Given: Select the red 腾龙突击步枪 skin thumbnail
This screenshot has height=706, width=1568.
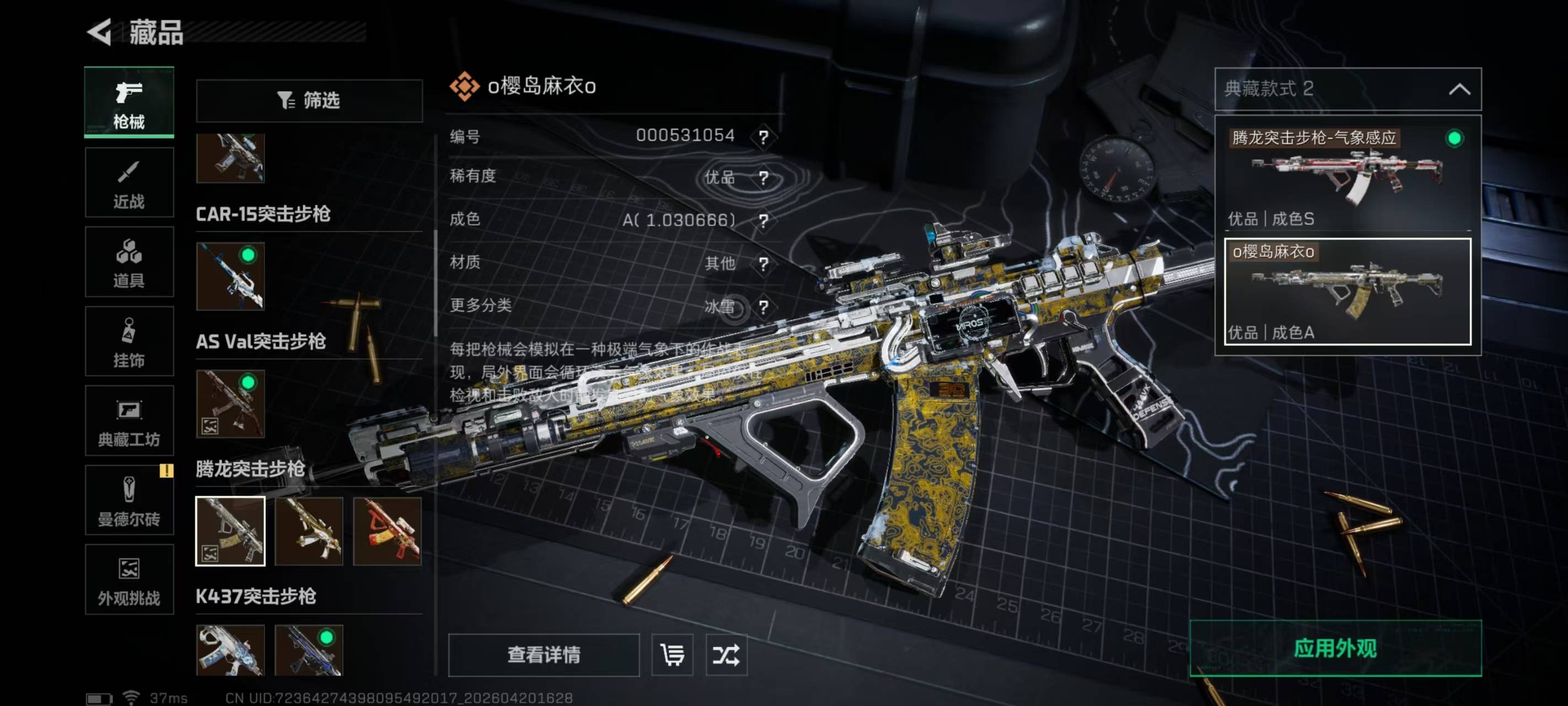Looking at the screenshot, I should click(x=387, y=531).
